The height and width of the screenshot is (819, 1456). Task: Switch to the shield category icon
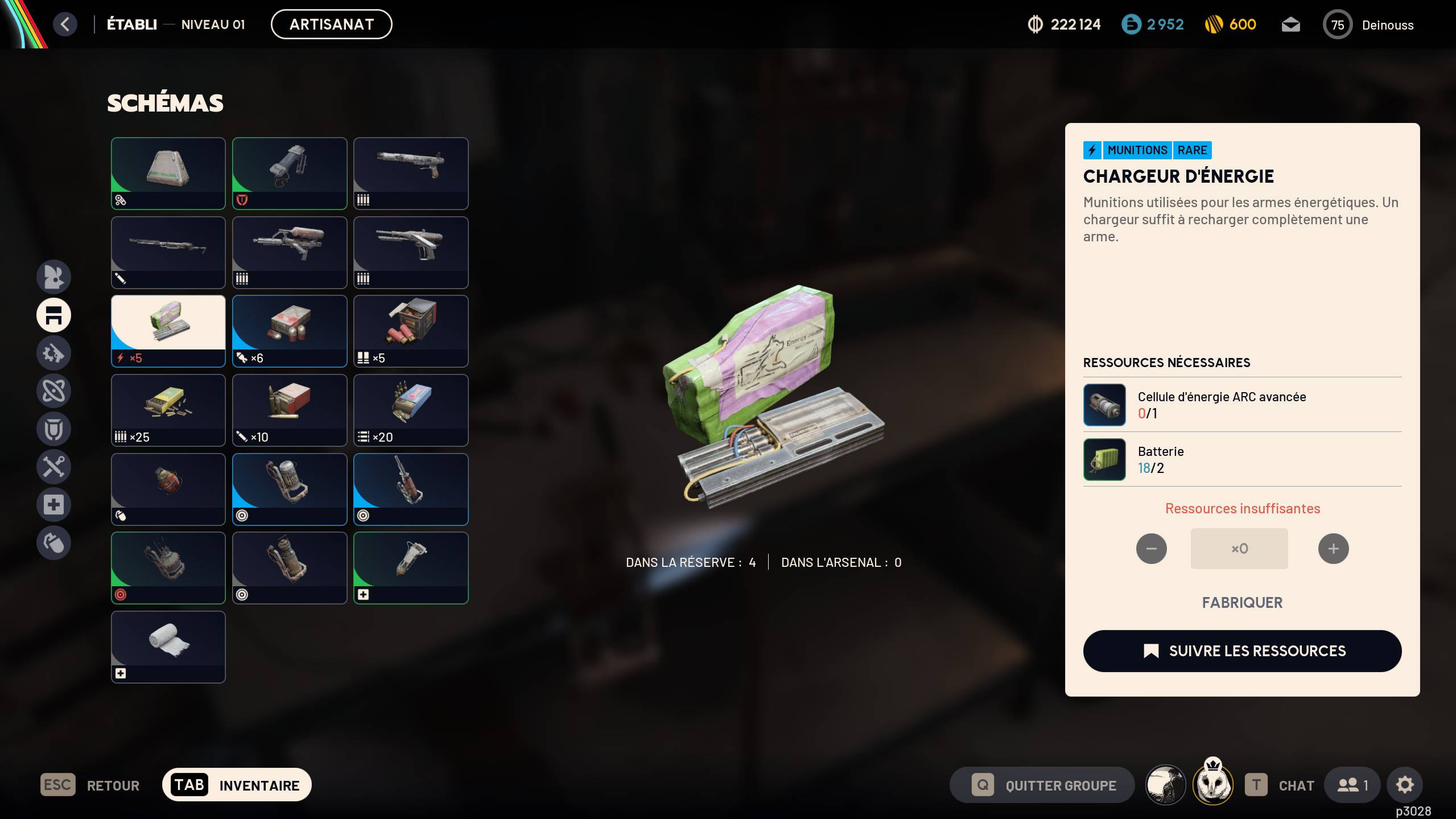point(54,429)
